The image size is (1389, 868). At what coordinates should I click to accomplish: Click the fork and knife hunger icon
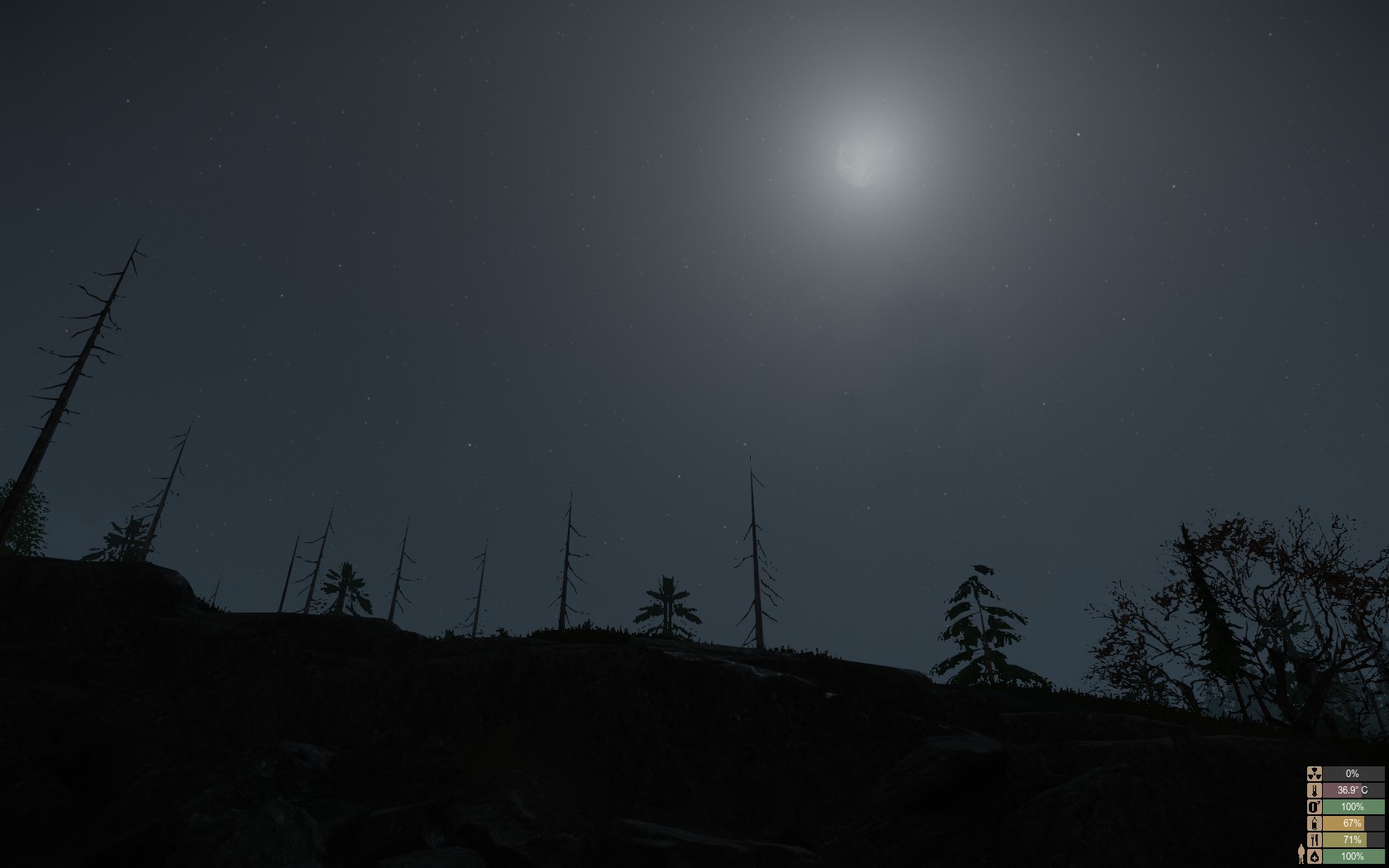(x=1315, y=840)
